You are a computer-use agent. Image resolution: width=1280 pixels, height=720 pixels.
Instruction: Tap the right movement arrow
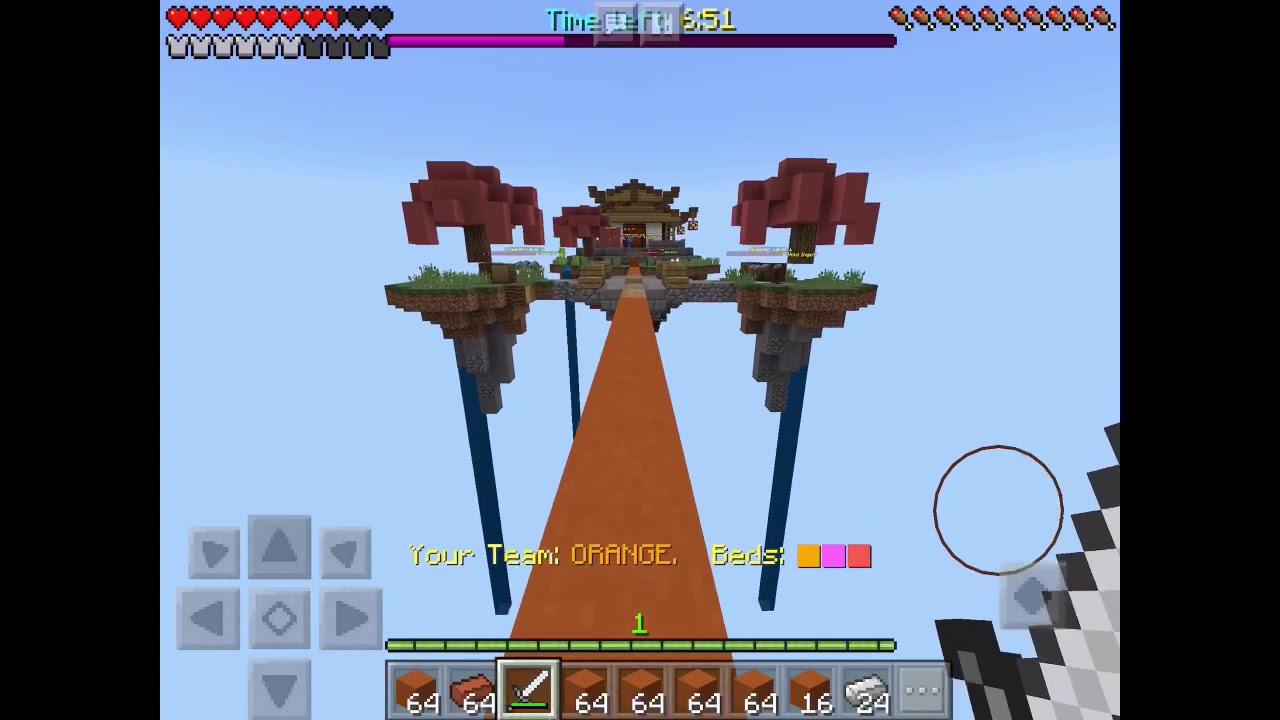pos(350,617)
